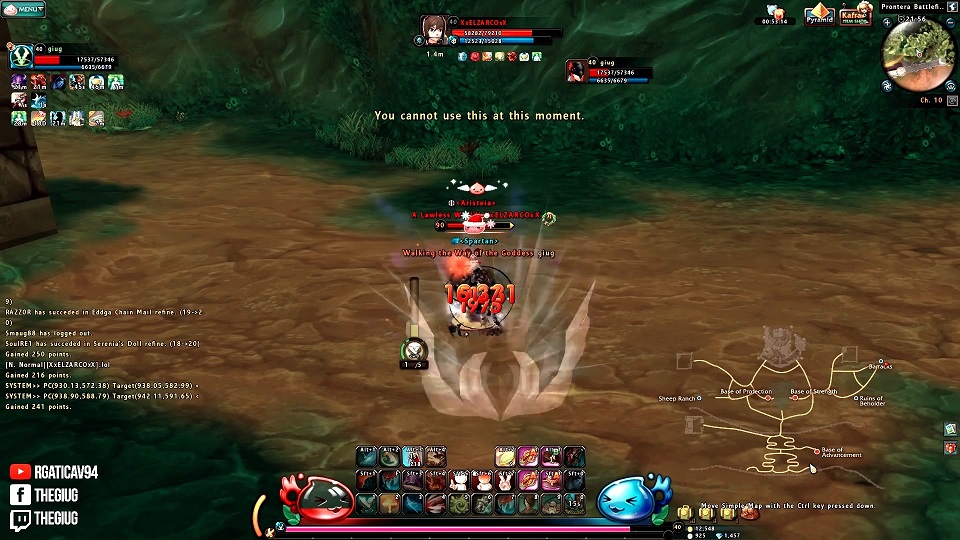
Task: Select the Sheep Ranch map location
Action: pos(698,399)
